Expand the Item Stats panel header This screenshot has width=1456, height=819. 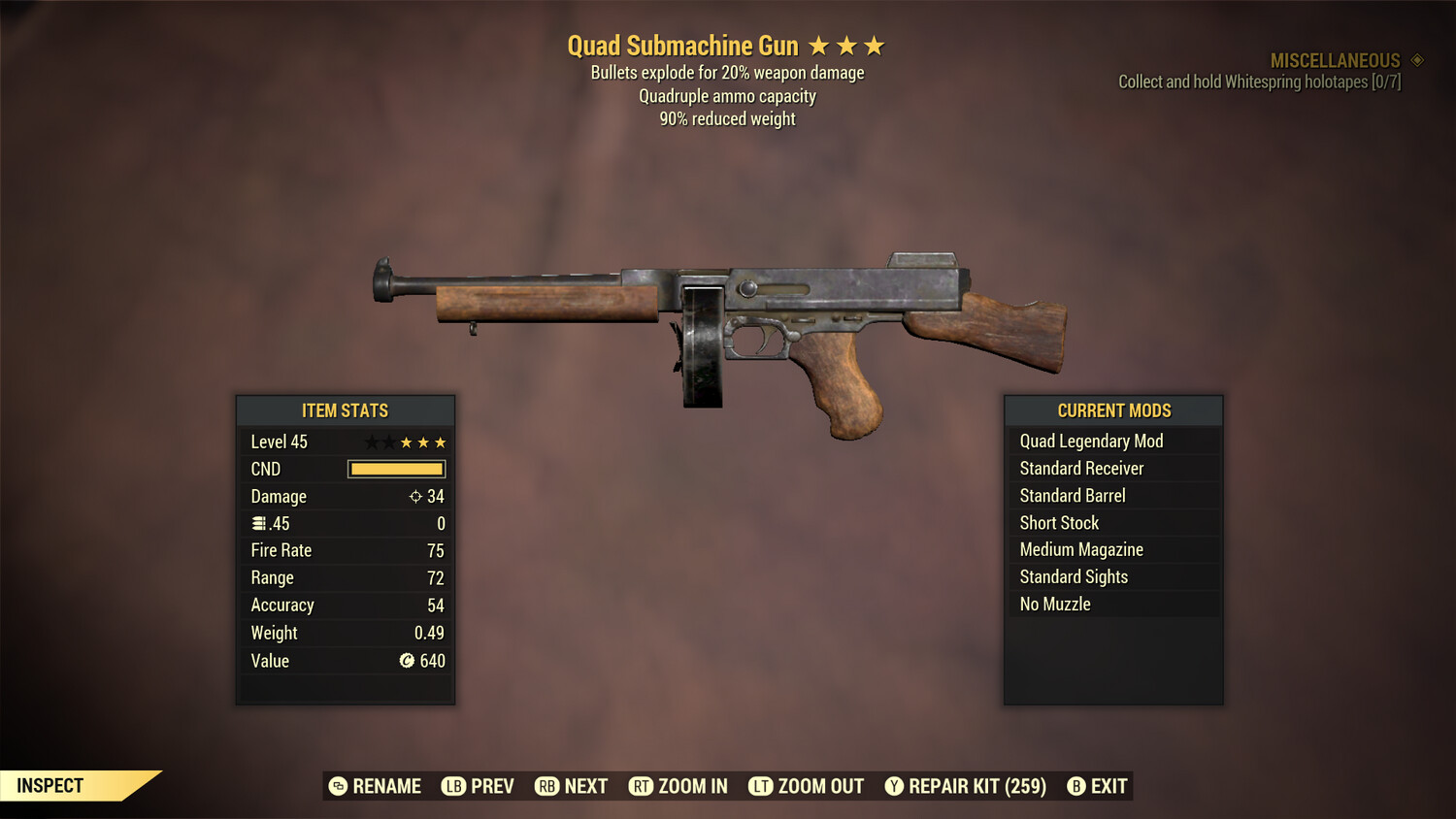(345, 410)
